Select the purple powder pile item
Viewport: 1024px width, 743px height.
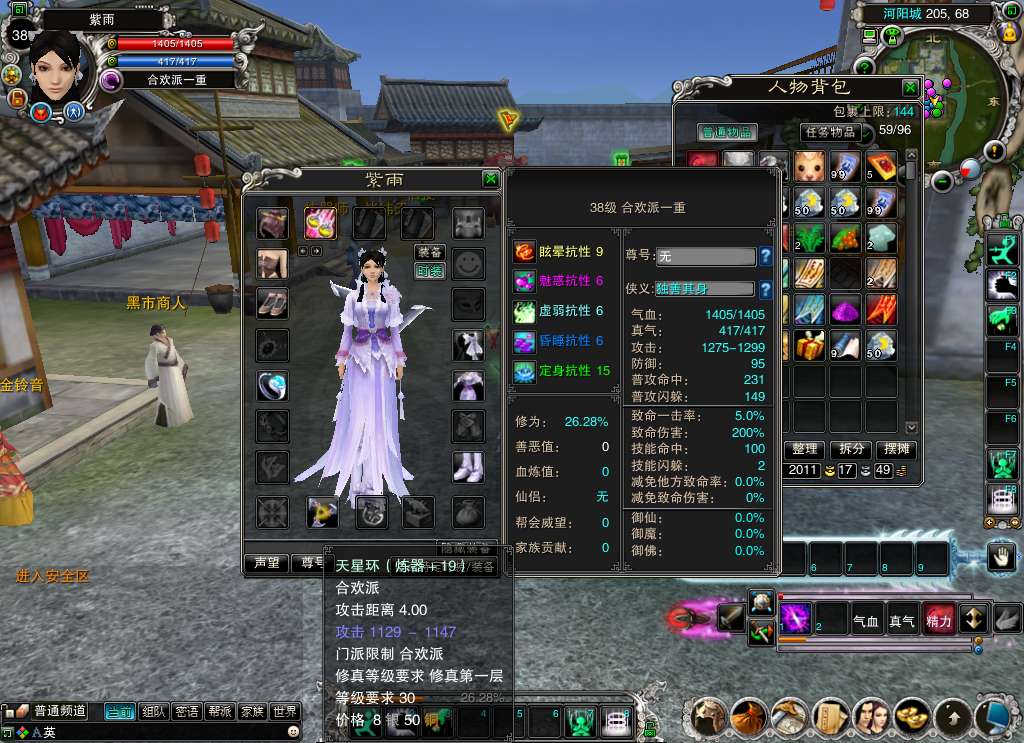[844, 309]
